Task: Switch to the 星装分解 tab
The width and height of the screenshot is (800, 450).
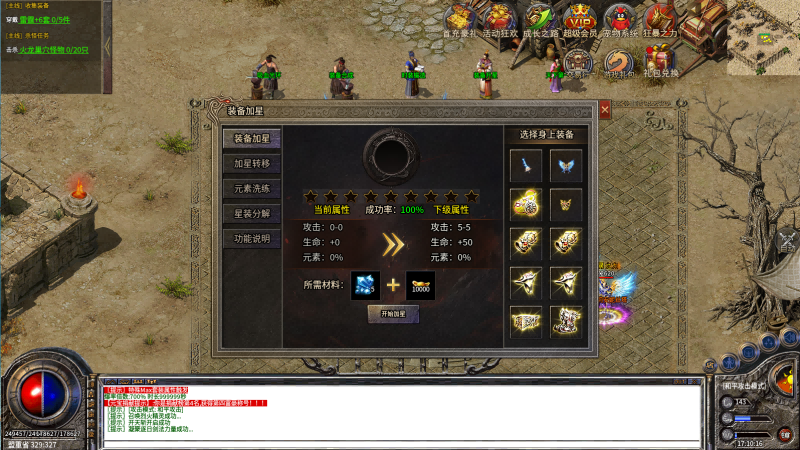Action: pyautogui.click(x=251, y=213)
